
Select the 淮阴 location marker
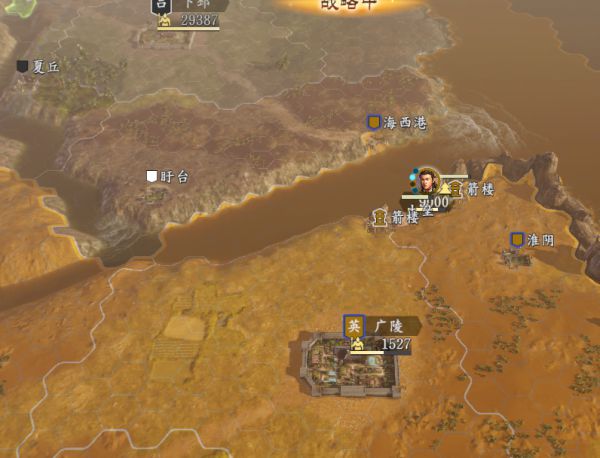click(x=517, y=241)
